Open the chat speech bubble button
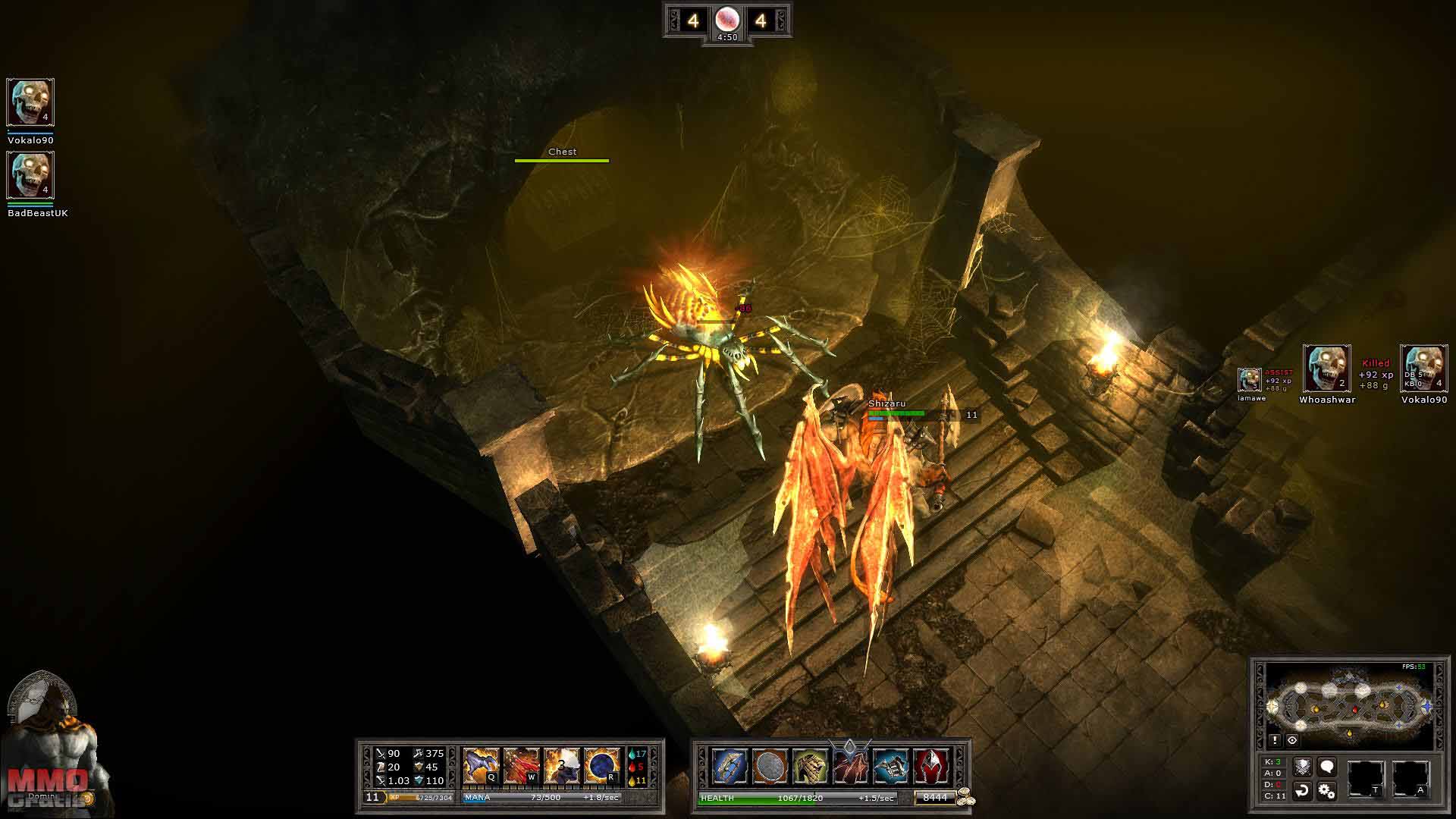1456x819 pixels. (x=1326, y=767)
